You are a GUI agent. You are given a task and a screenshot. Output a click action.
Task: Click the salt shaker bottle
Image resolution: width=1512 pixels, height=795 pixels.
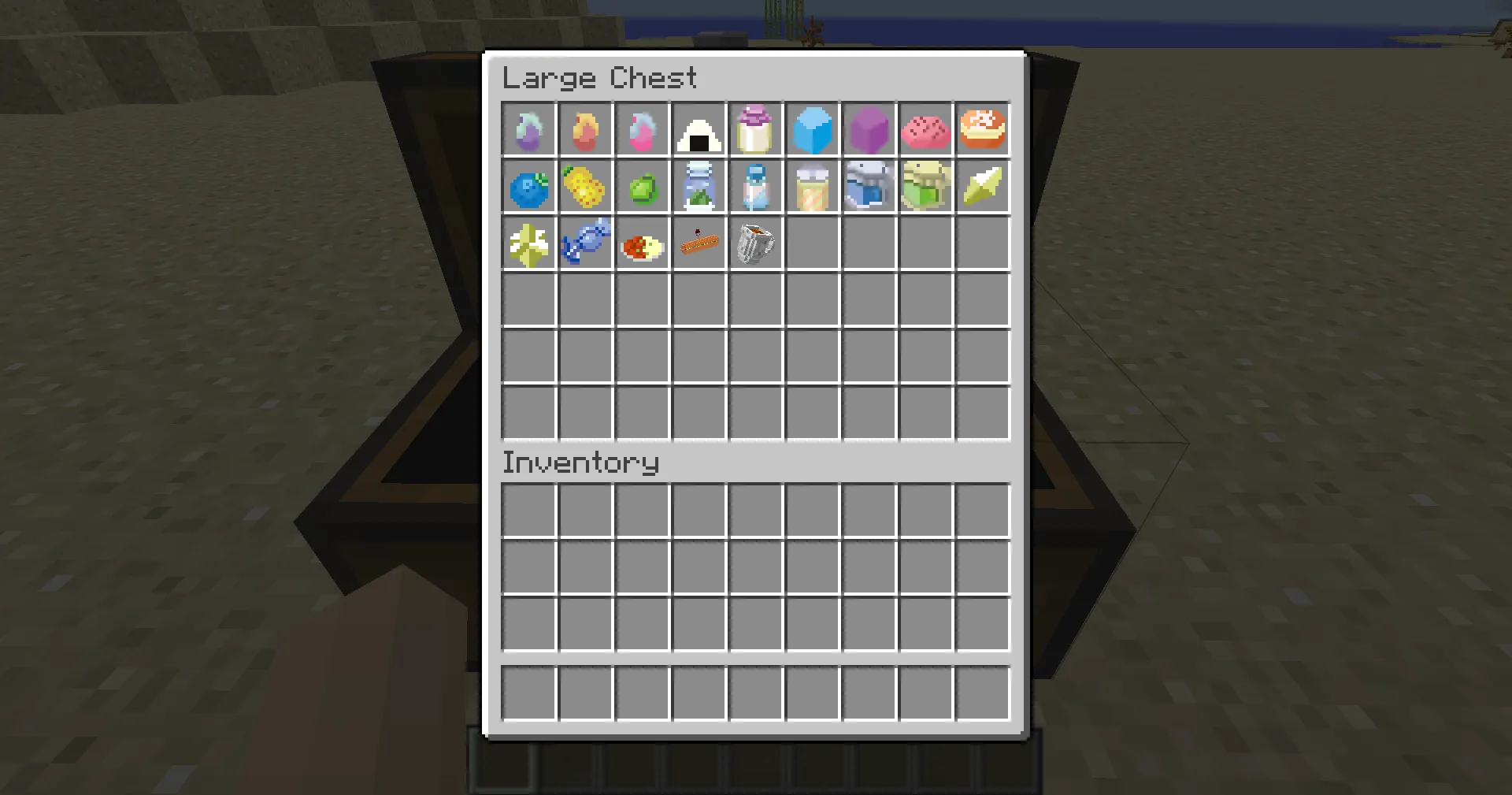[755, 186]
